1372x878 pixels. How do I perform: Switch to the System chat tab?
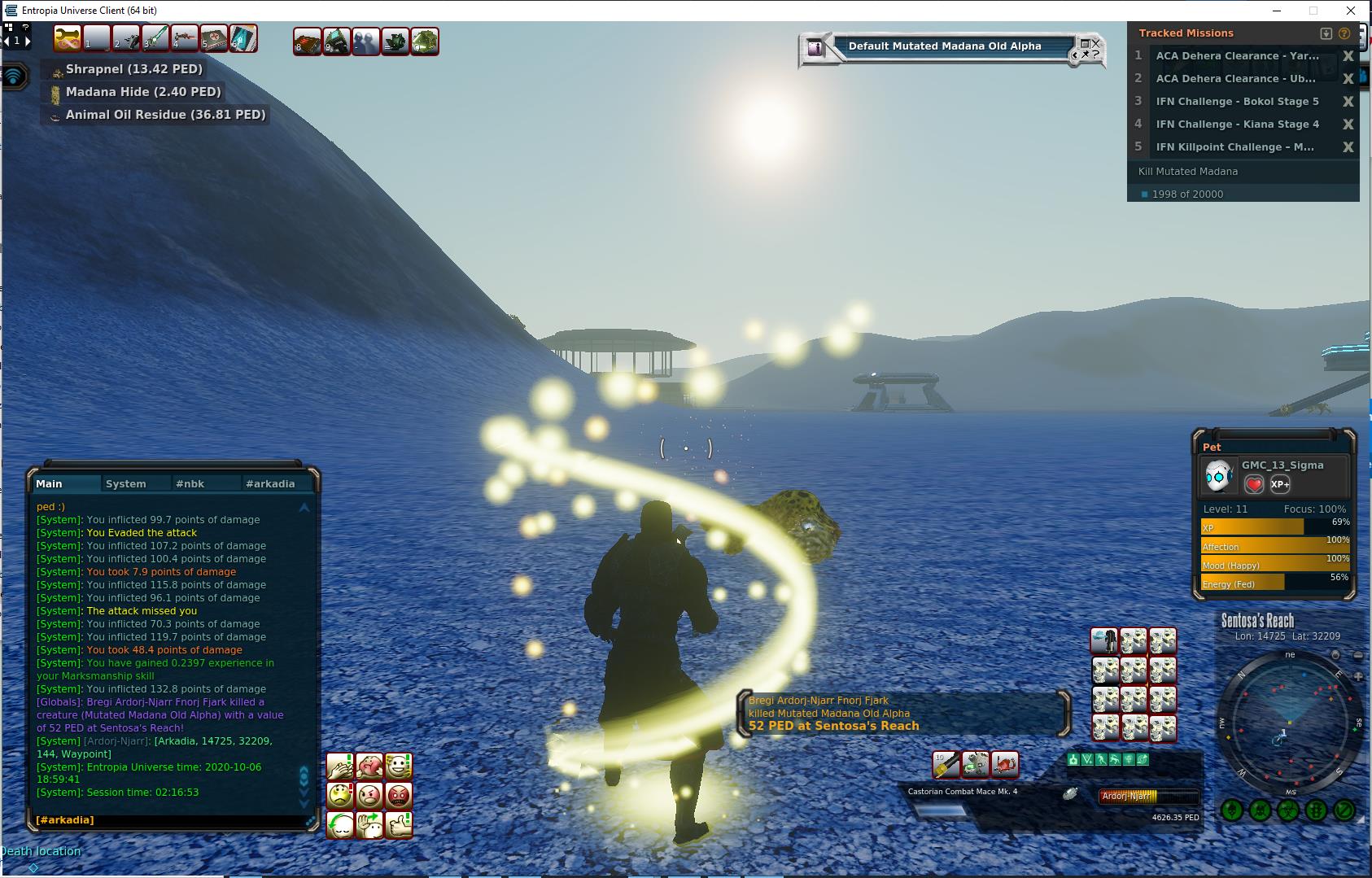pyautogui.click(x=126, y=483)
